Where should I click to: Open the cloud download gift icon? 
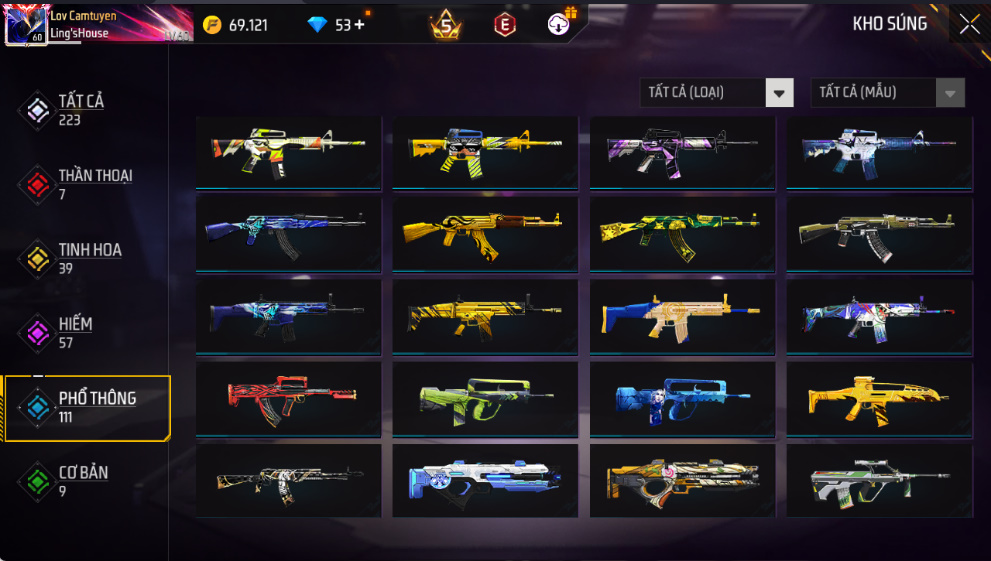[x=560, y=24]
